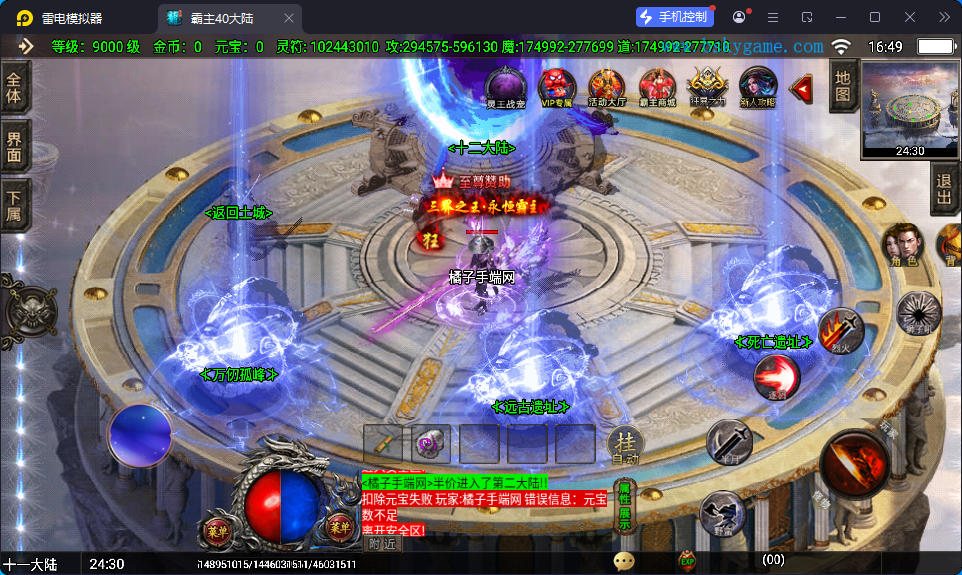
Task: Click the minimap thumbnail
Action: point(909,108)
